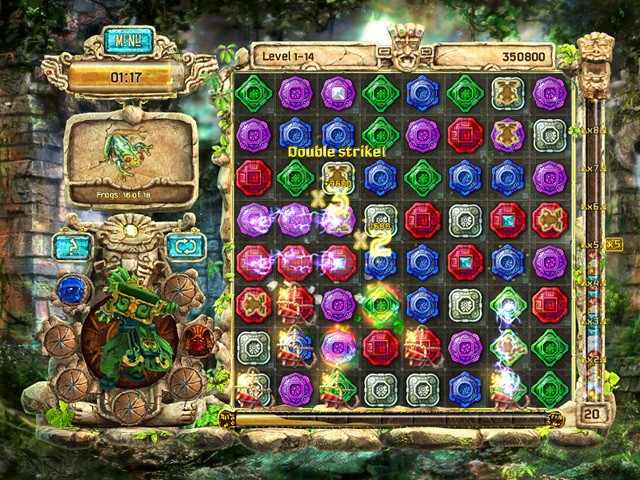This screenshot has height=480, width=640.
Task: Activate the shuffle arrows button
Action: 183,246
